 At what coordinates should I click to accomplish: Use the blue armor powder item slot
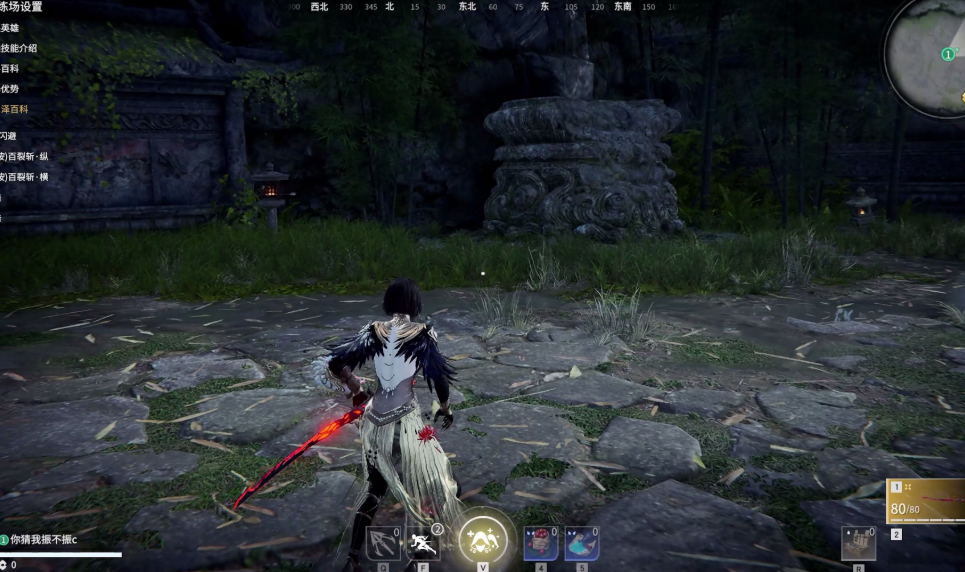point(582,544)
